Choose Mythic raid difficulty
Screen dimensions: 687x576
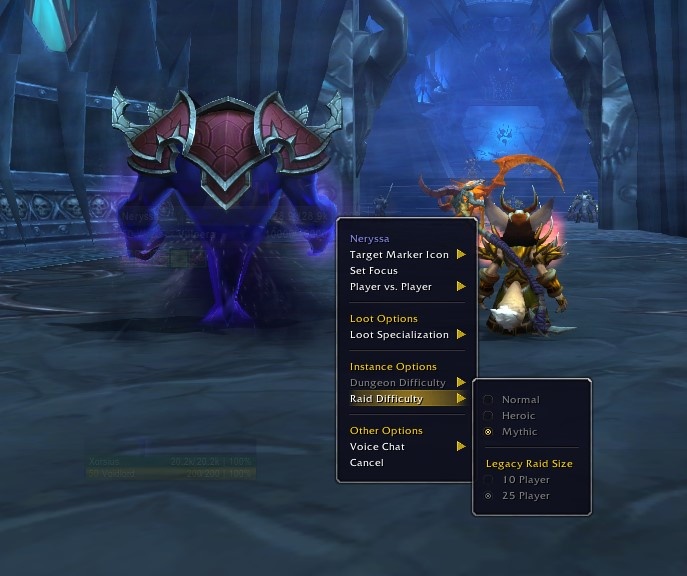pos(519,432)
